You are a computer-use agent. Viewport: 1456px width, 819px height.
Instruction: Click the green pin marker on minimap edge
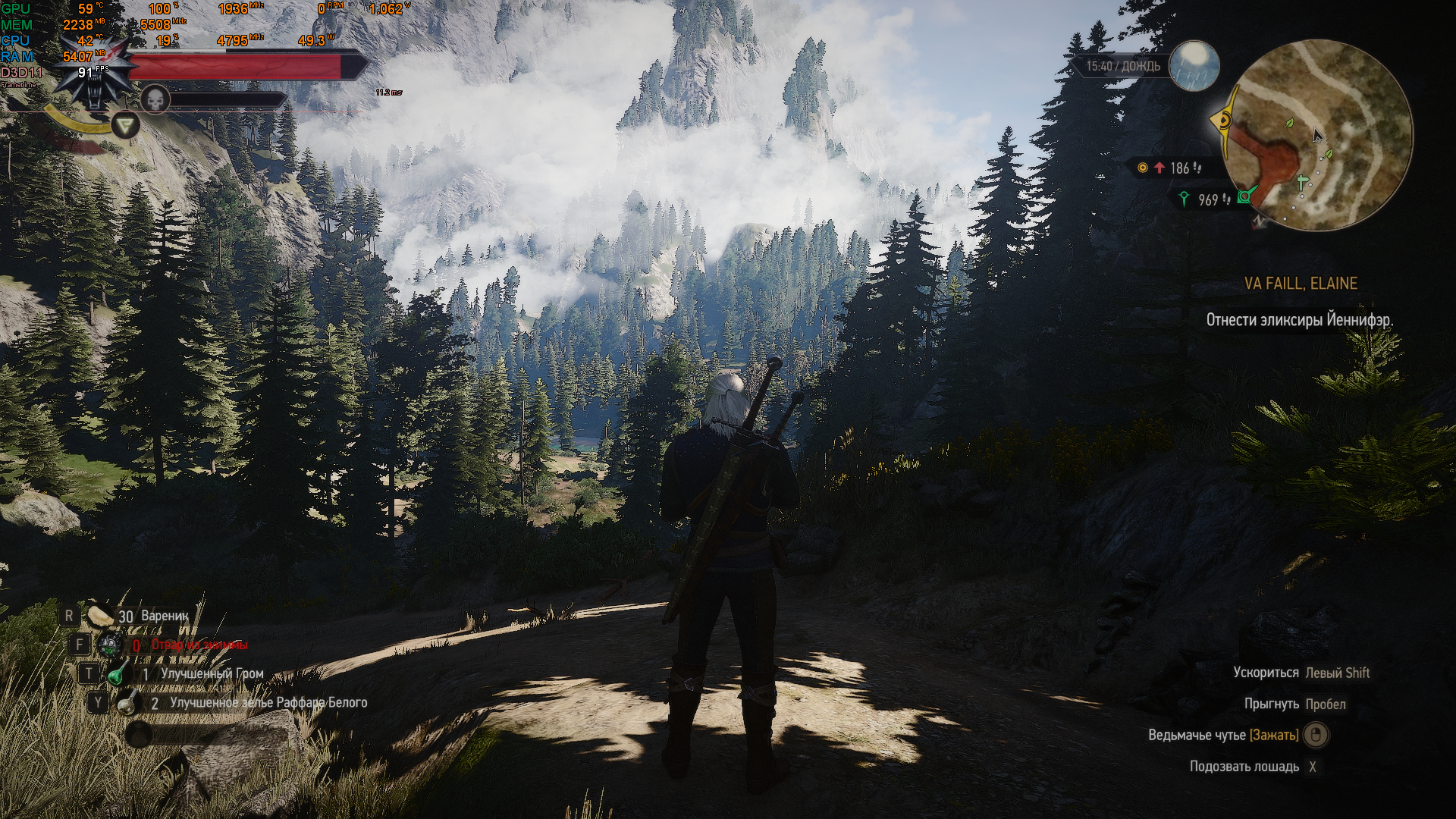click(x=1244, y=197)
